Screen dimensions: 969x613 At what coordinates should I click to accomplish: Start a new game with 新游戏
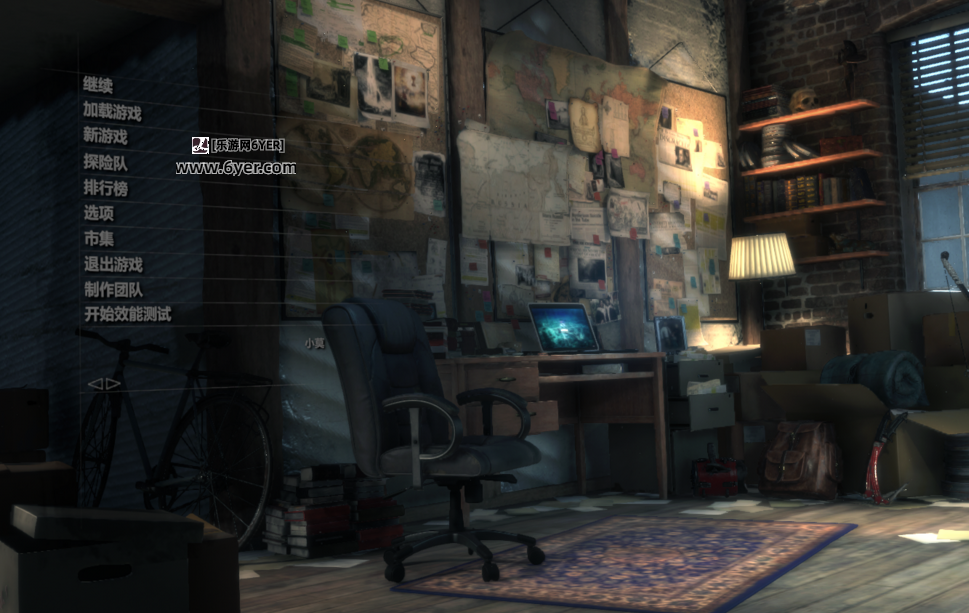point(105,137)
